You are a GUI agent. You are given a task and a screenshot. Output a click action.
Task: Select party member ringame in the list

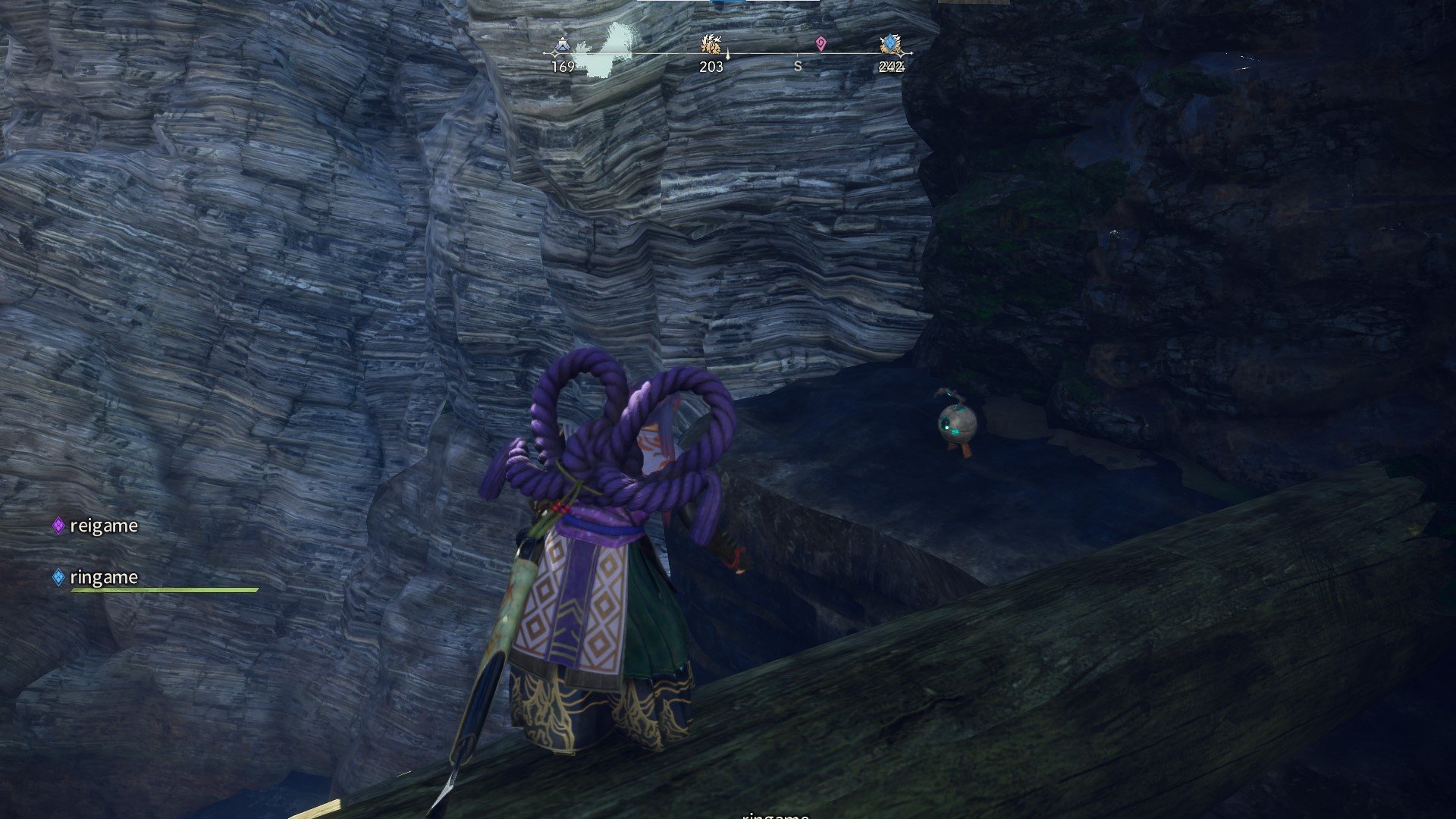click(103, 577)
